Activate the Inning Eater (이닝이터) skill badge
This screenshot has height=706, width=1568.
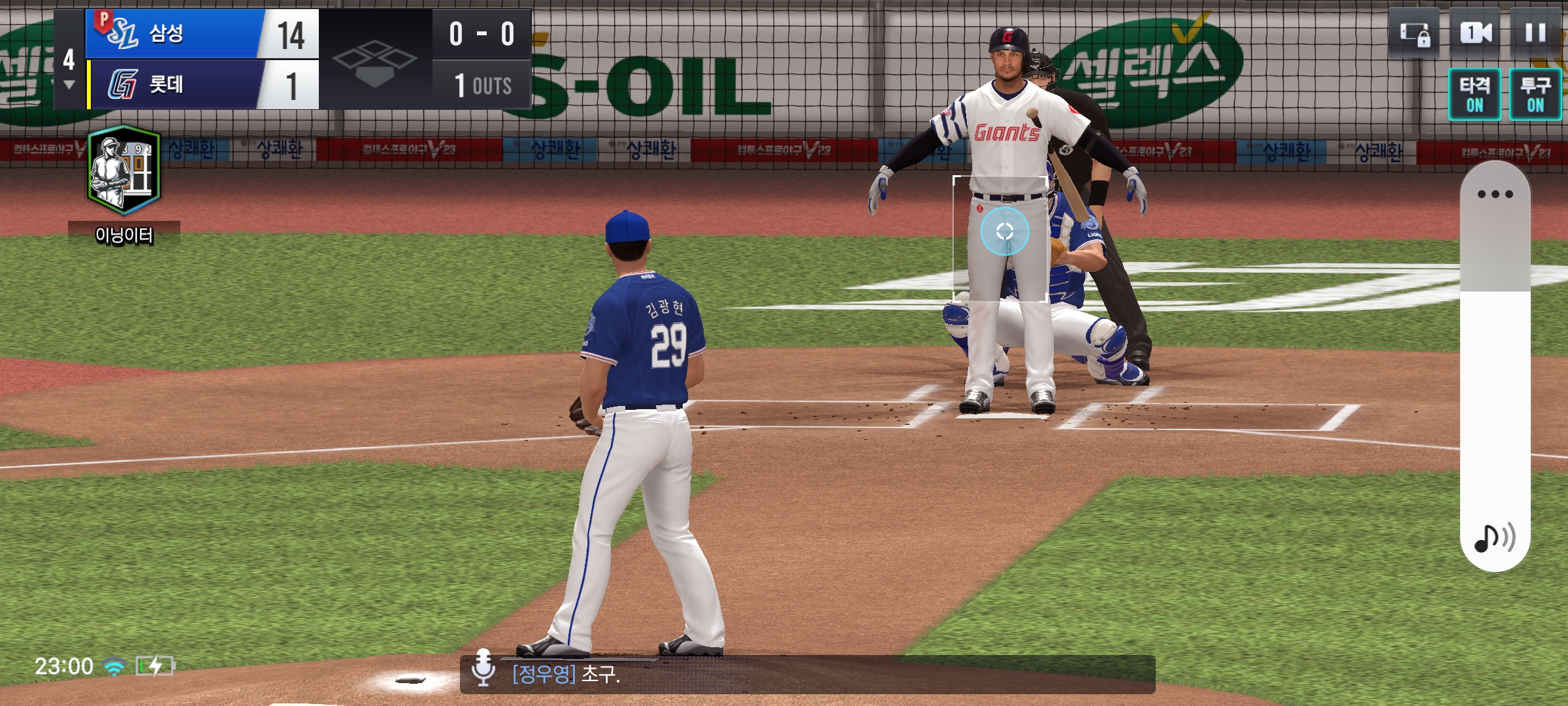pos(124,171)
